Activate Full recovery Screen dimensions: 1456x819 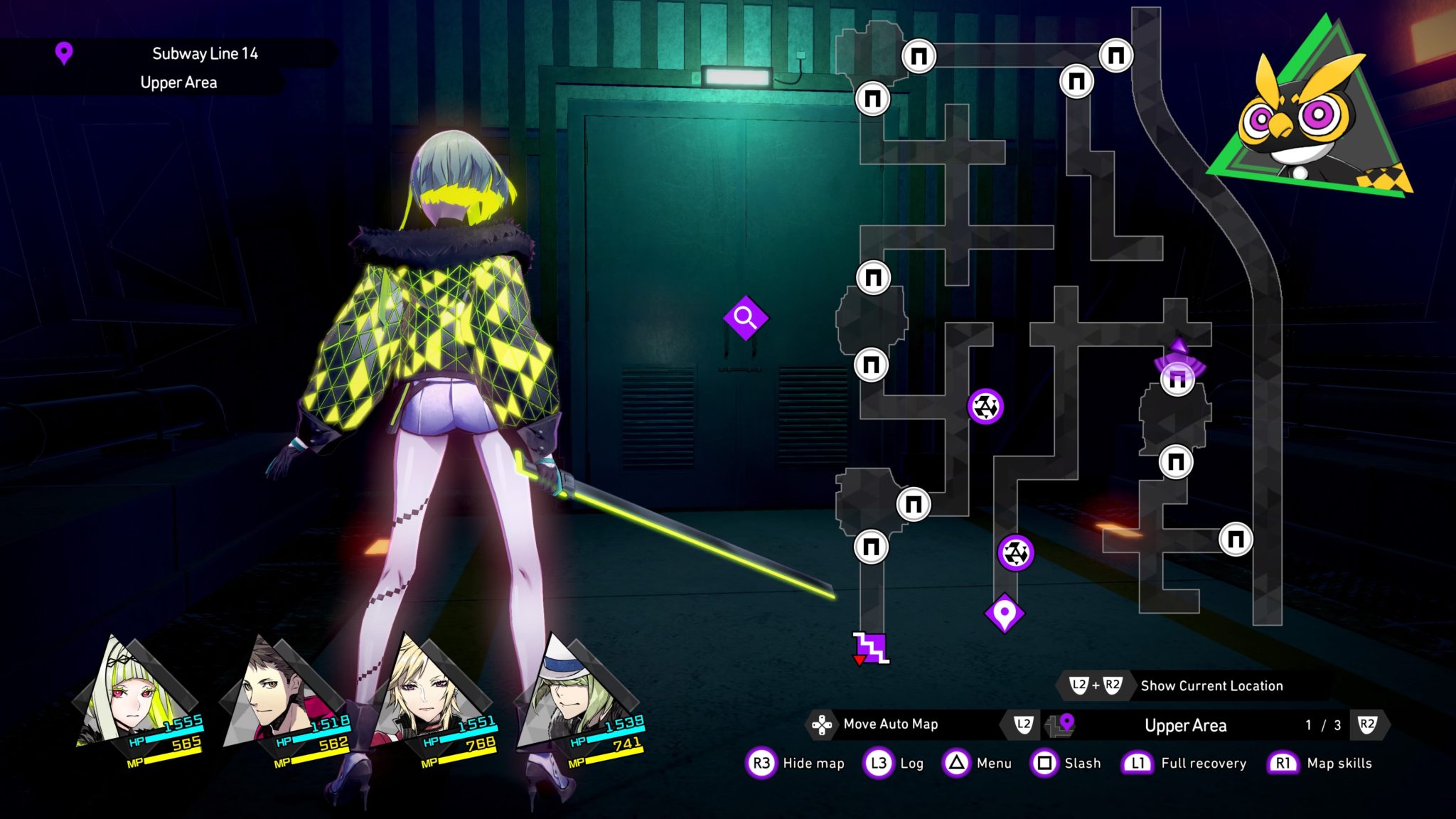click(x=1203, y=764)
